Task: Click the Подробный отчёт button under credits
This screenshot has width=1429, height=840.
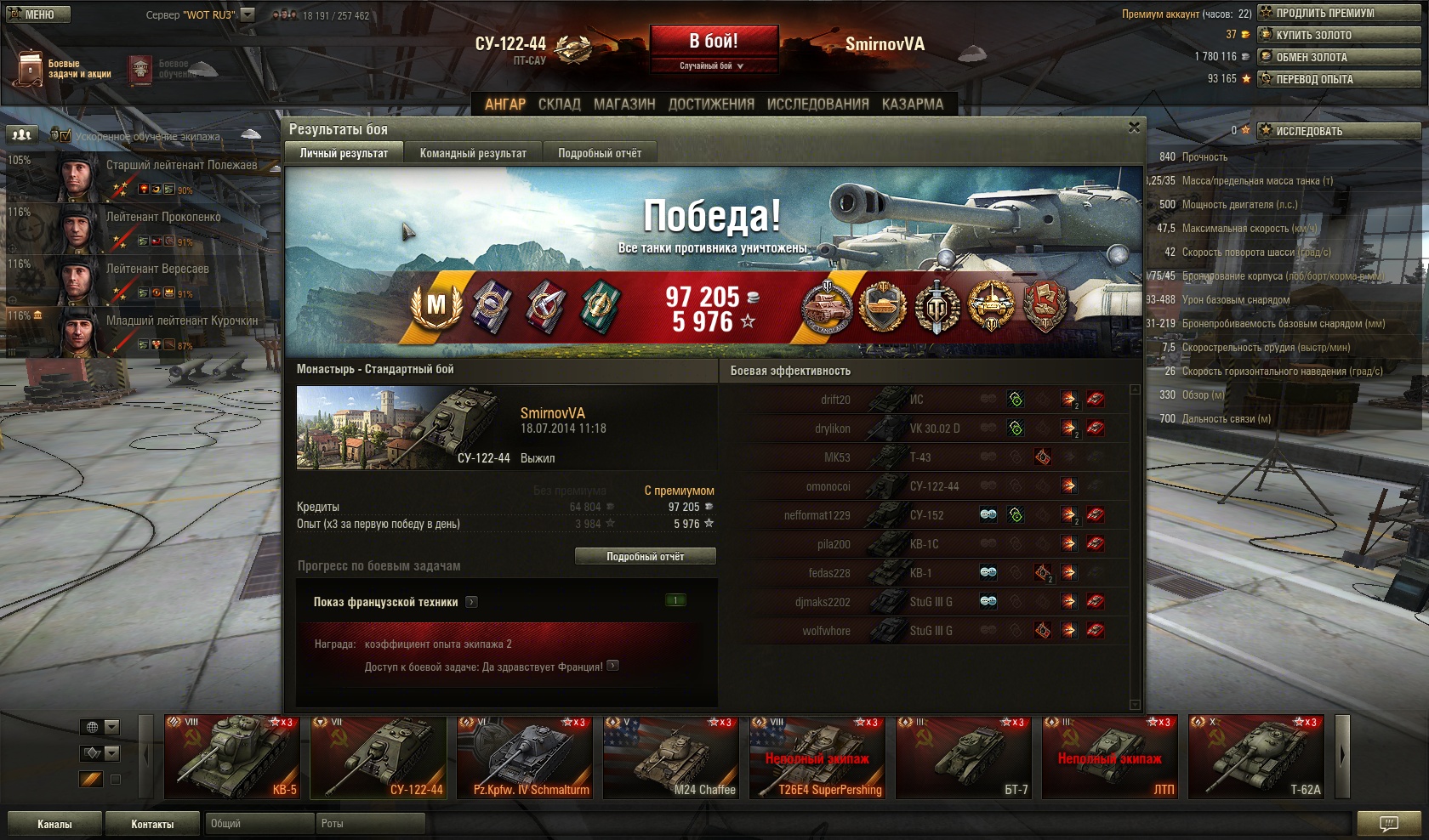Action: [x=645, y=556]
